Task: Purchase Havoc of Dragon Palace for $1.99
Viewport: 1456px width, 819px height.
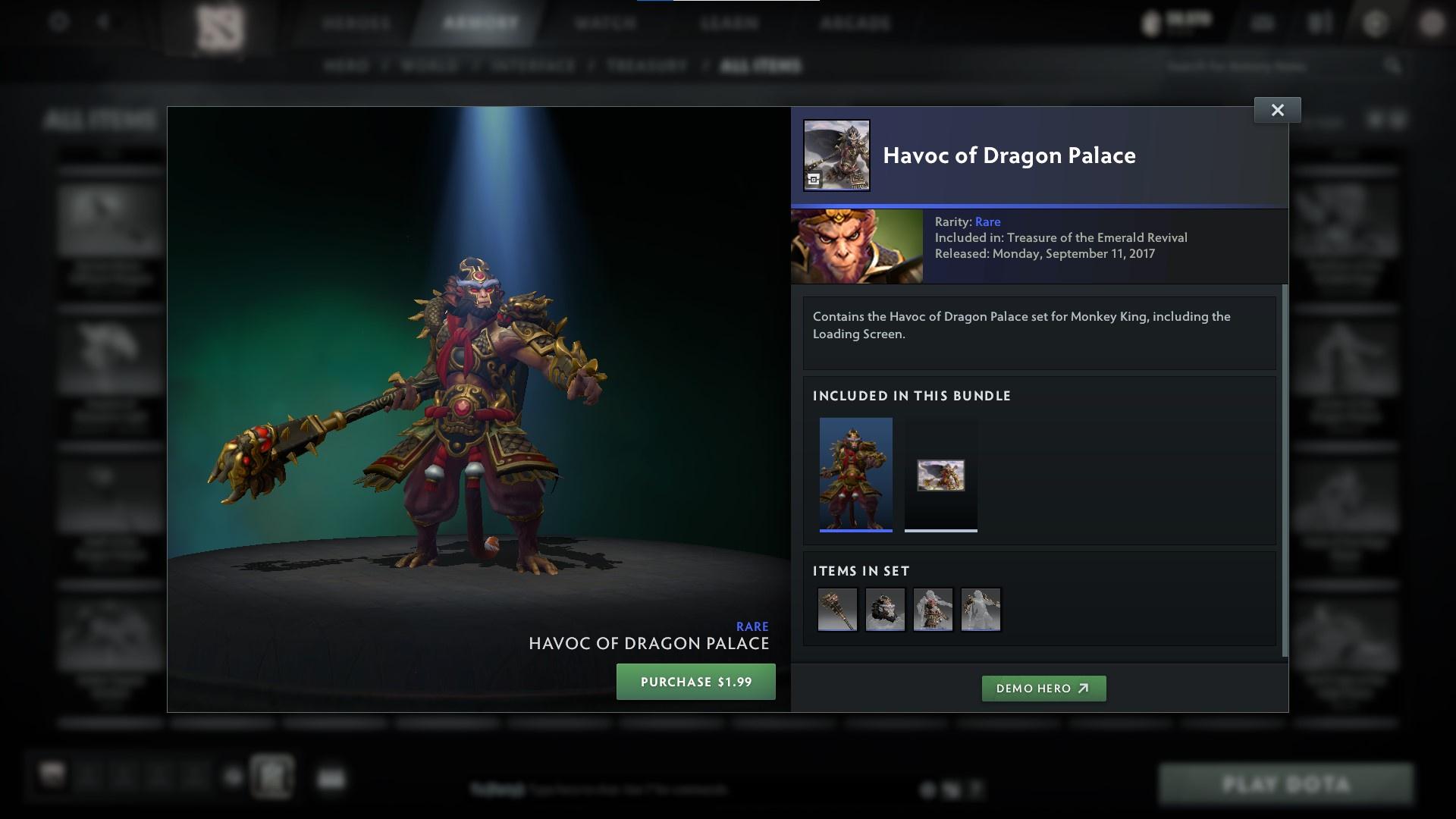Action: (695, 681)
